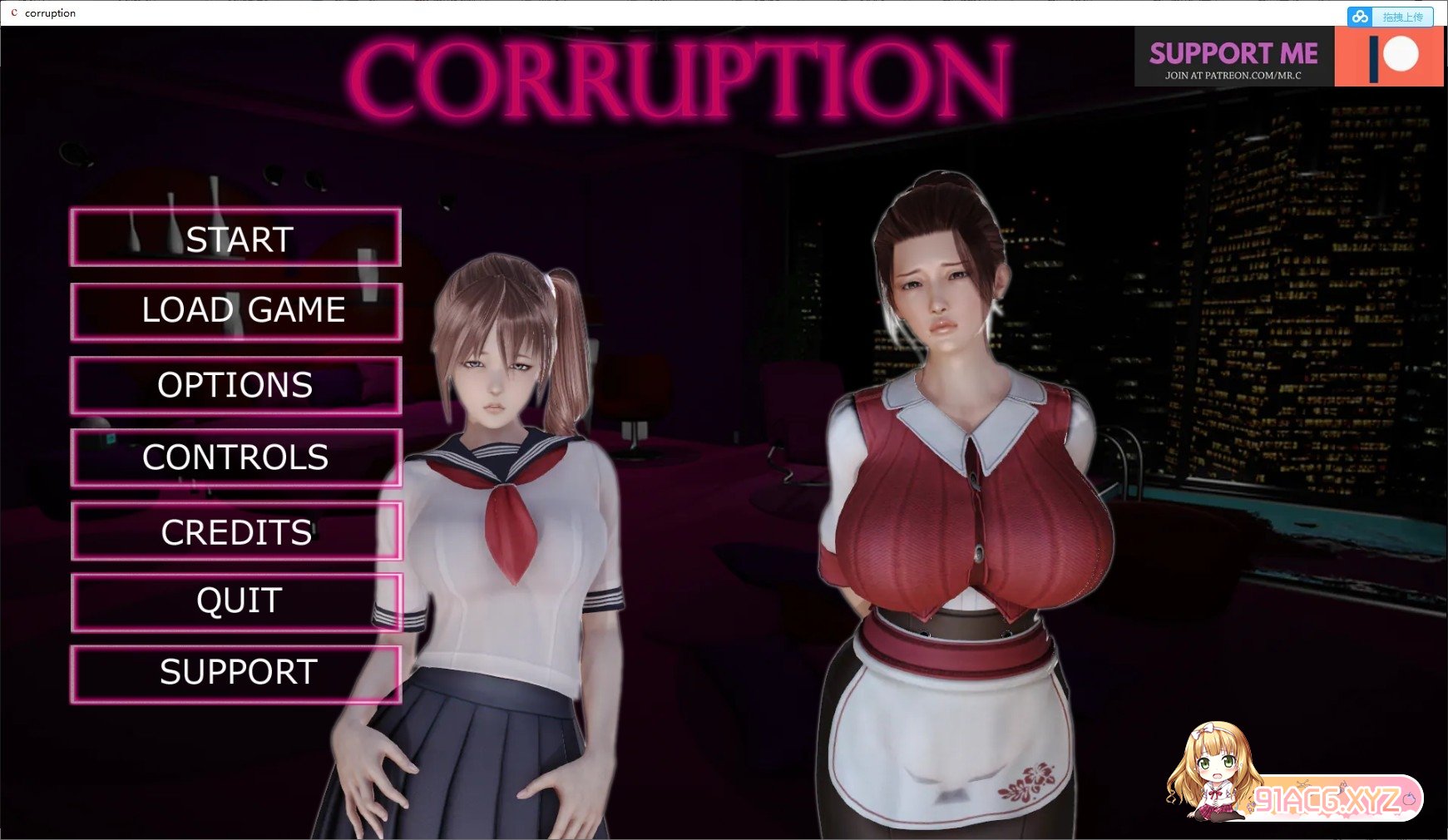
Task: View the CREDITS screen
Action: (236, 530)
